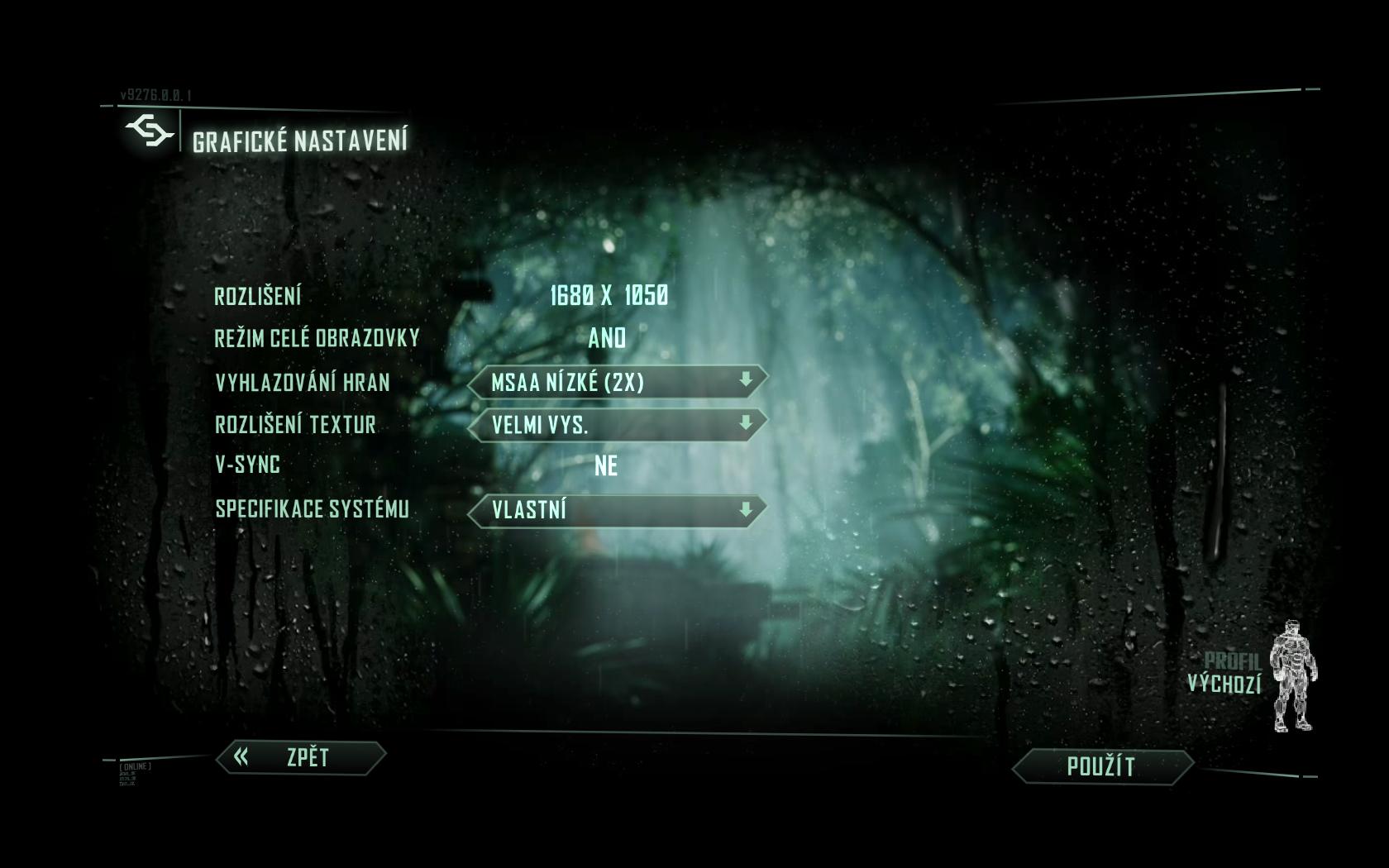Apply settings with the Použít button
The height and width of the screenshot is (868, 1389).
click(1102, 766)
